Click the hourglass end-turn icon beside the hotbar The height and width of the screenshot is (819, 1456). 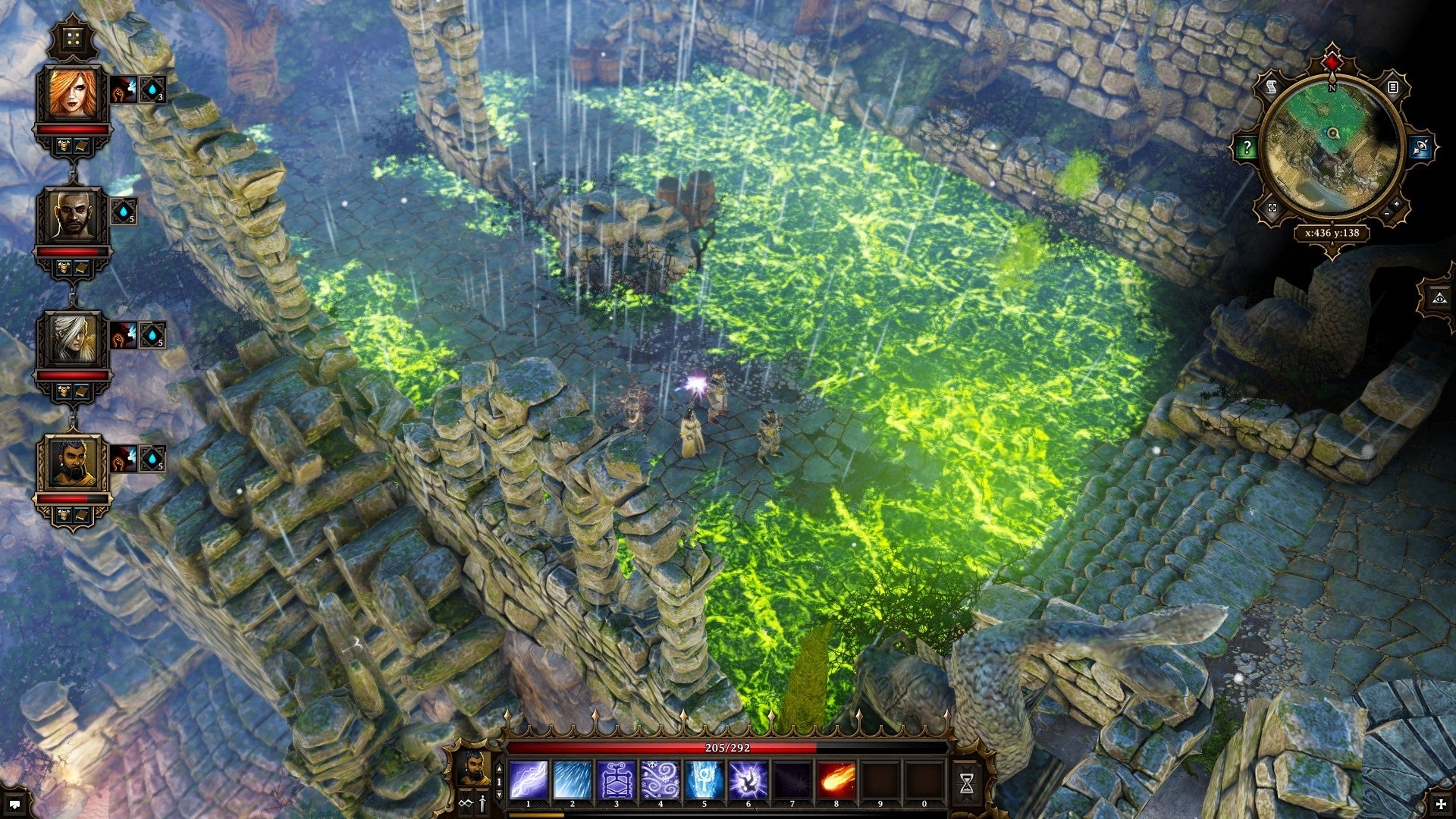point(968,782)
